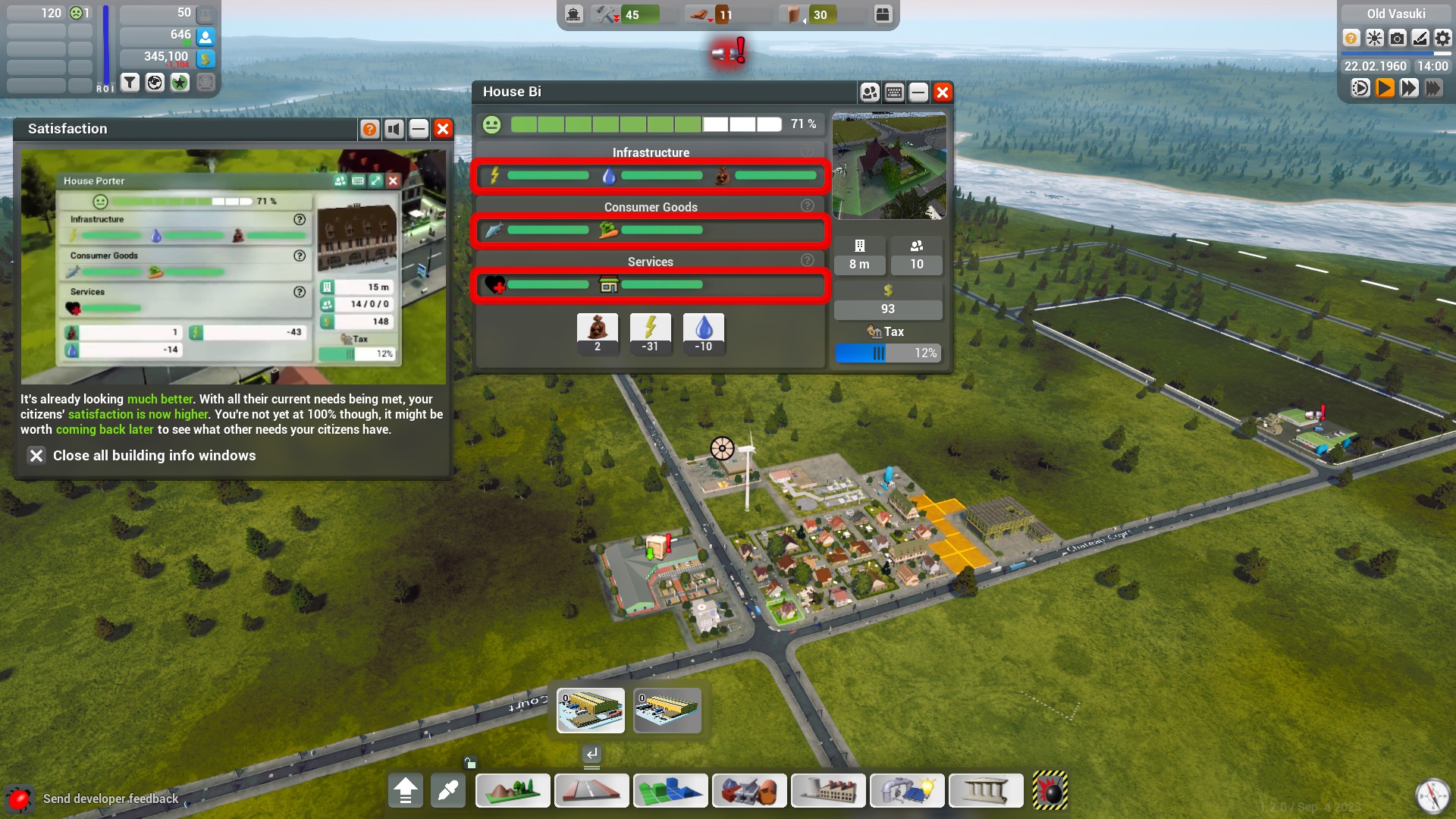Open the roads build category
The width and height of the screenshot is (1456, 819).
point(591,791)
